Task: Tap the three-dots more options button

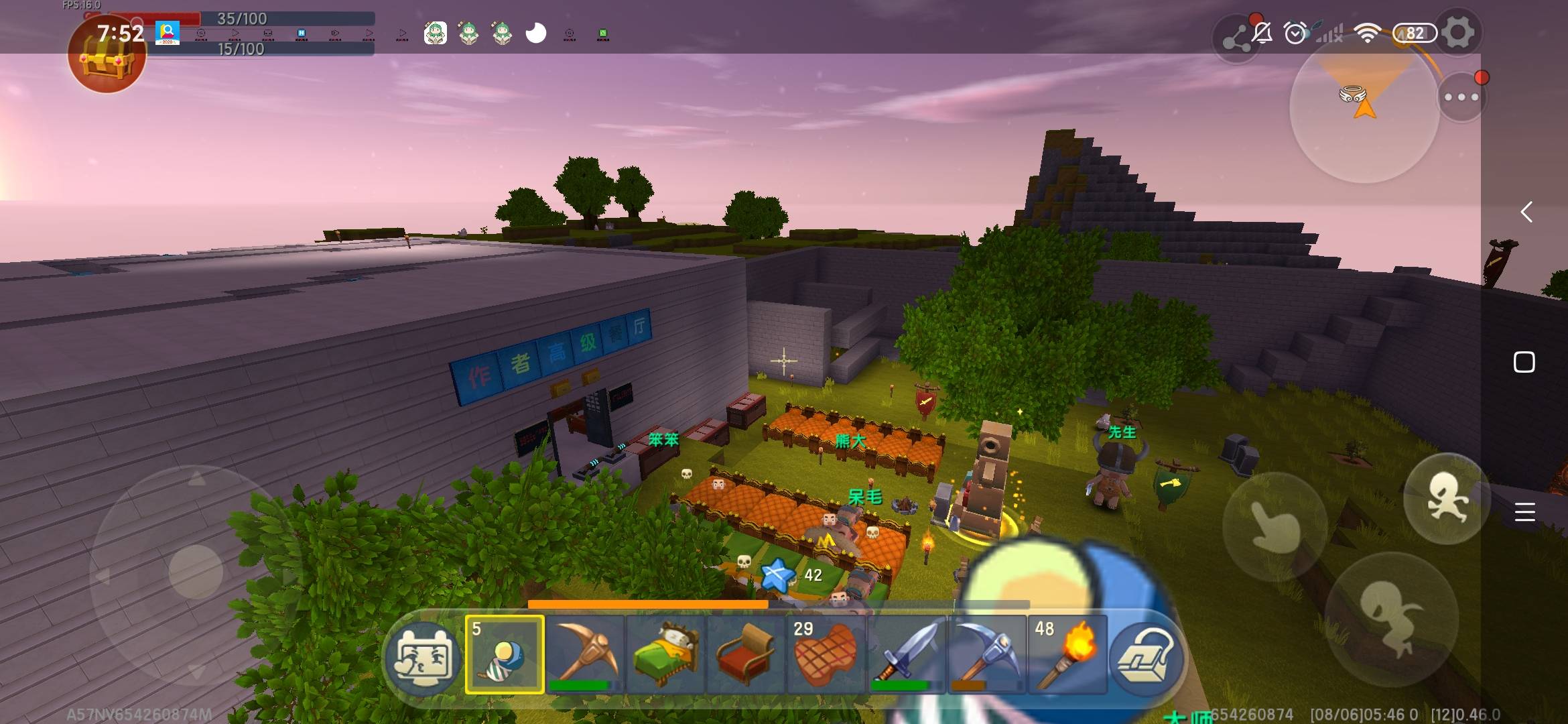Action: click(1461, 97)
